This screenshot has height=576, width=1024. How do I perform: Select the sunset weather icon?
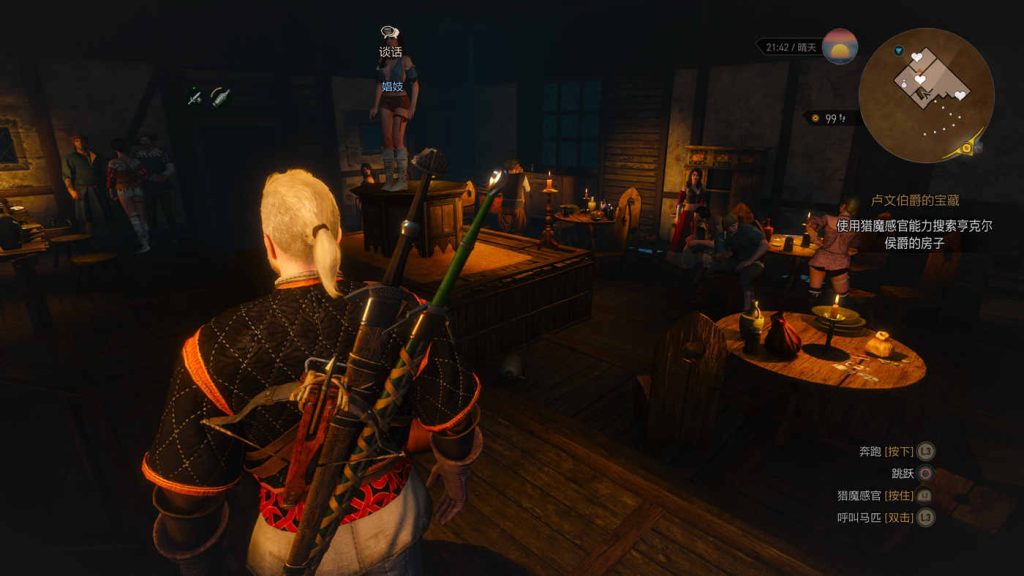click(x=840, y=46)
